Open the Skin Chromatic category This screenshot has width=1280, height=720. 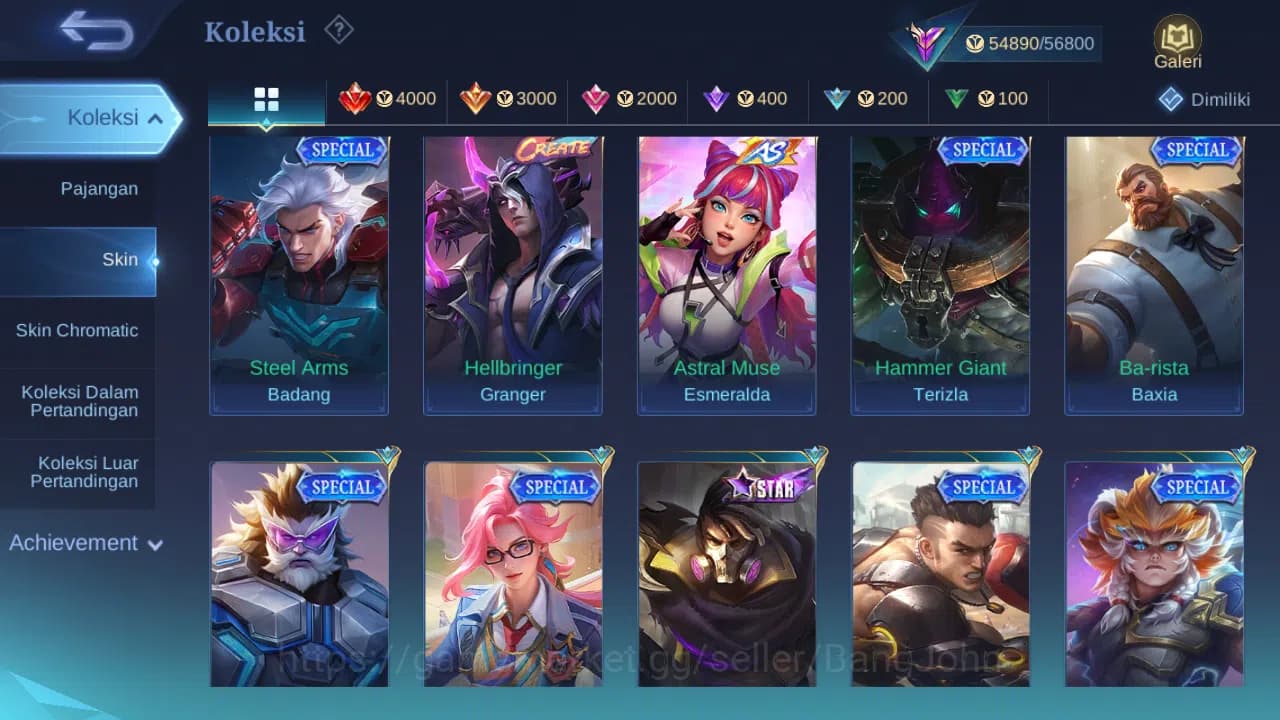[x=79, y=330]
